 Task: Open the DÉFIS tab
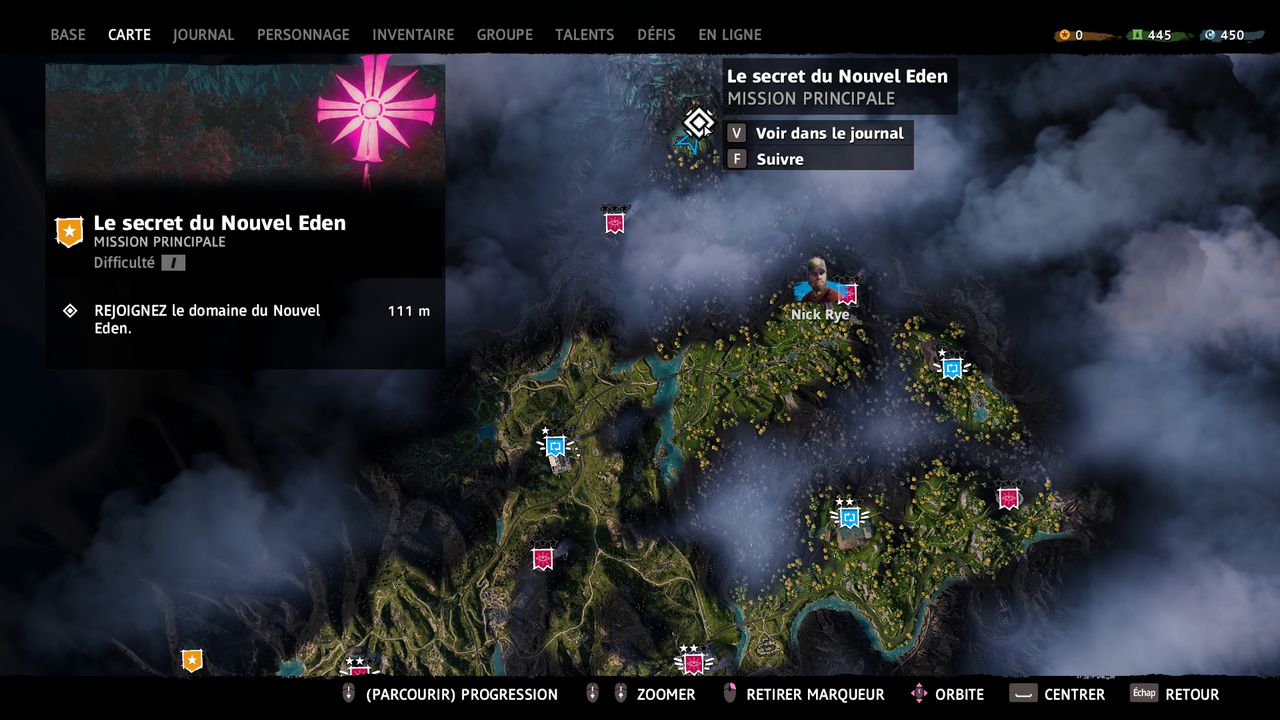[656, 34]
